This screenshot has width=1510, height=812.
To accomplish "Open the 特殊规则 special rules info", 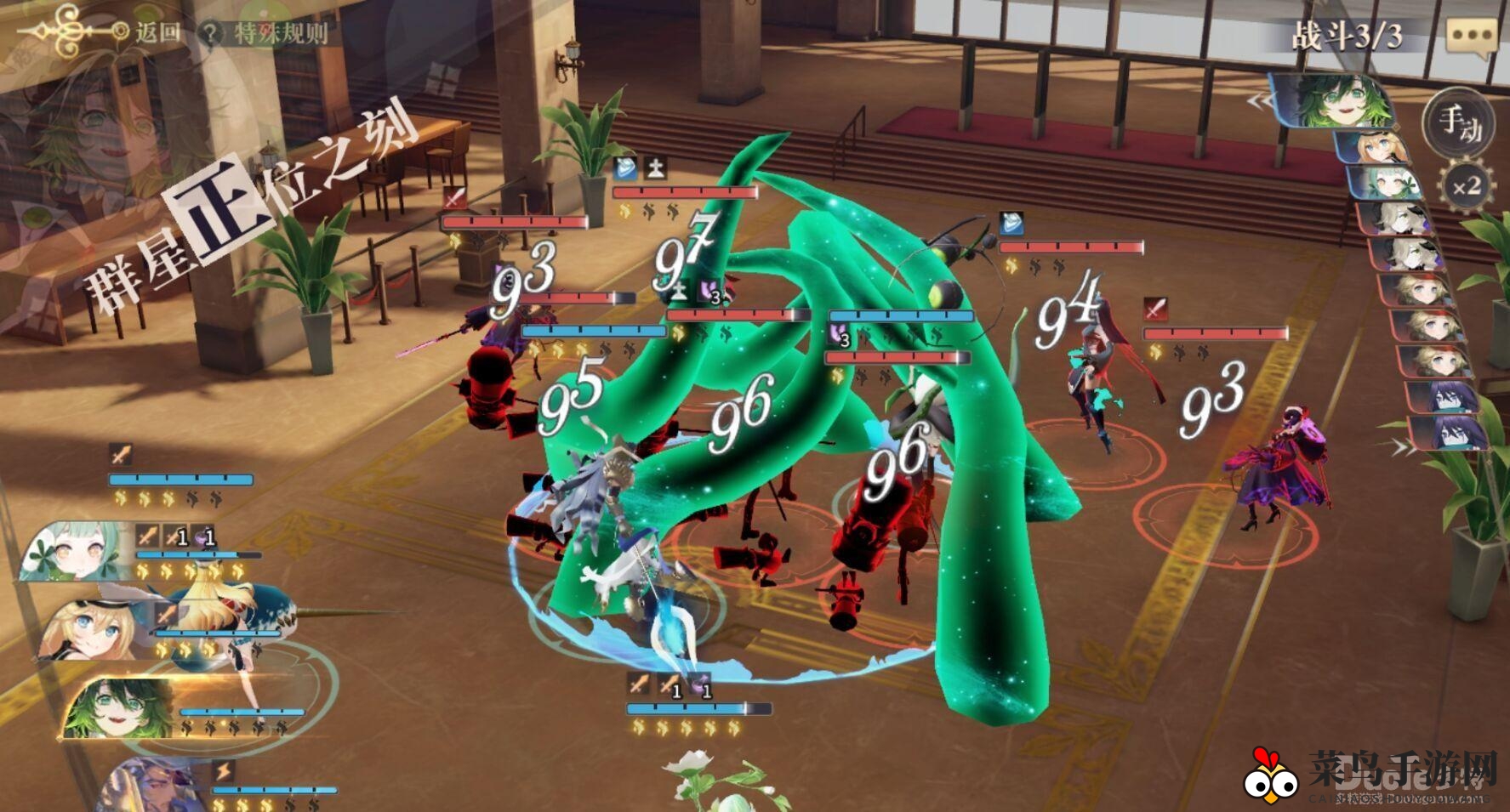I will [265, 33].
